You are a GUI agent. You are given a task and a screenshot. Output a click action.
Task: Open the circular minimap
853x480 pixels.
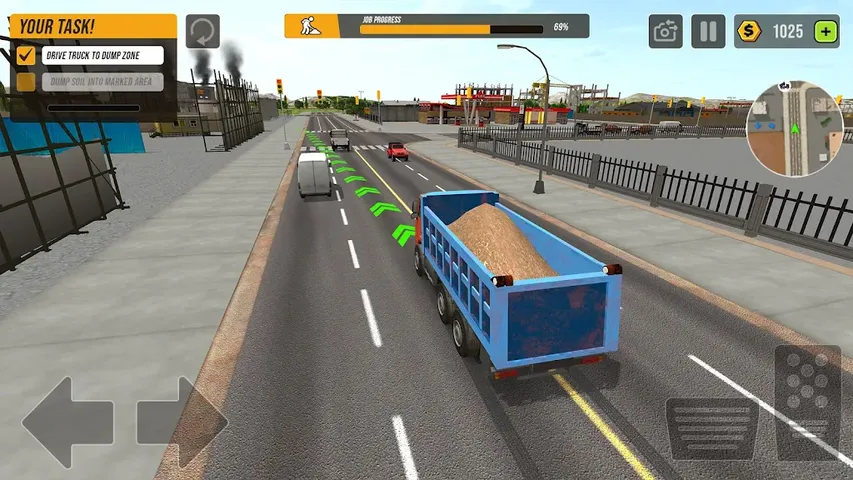(x=795, y=128)
